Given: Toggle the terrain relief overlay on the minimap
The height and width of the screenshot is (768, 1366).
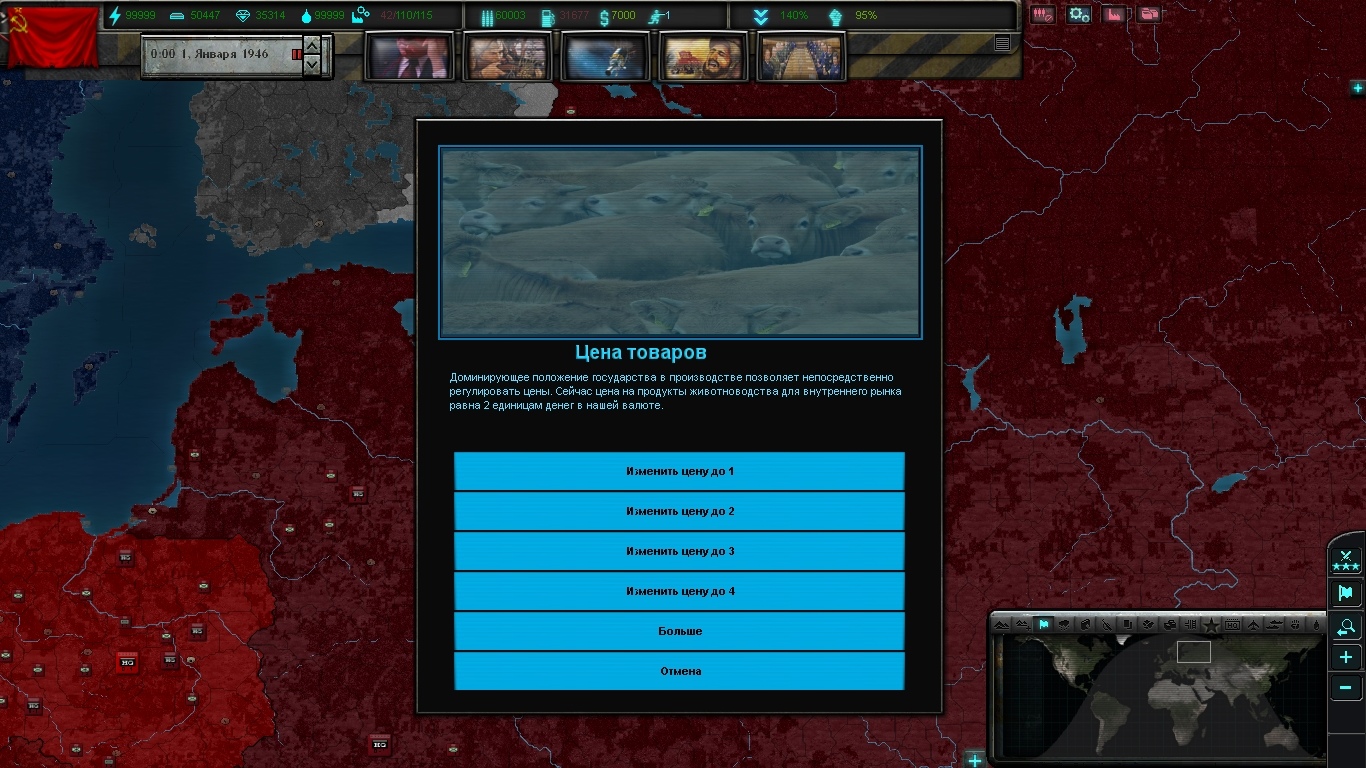Looking at the screenshot, I should 1001,625.
